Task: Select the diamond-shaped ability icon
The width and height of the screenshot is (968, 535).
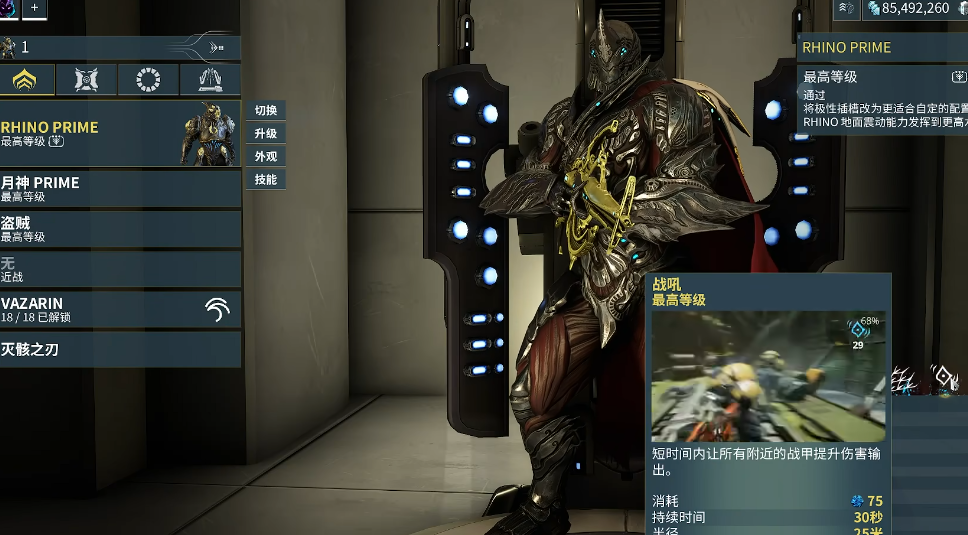Action: (943, 378)
